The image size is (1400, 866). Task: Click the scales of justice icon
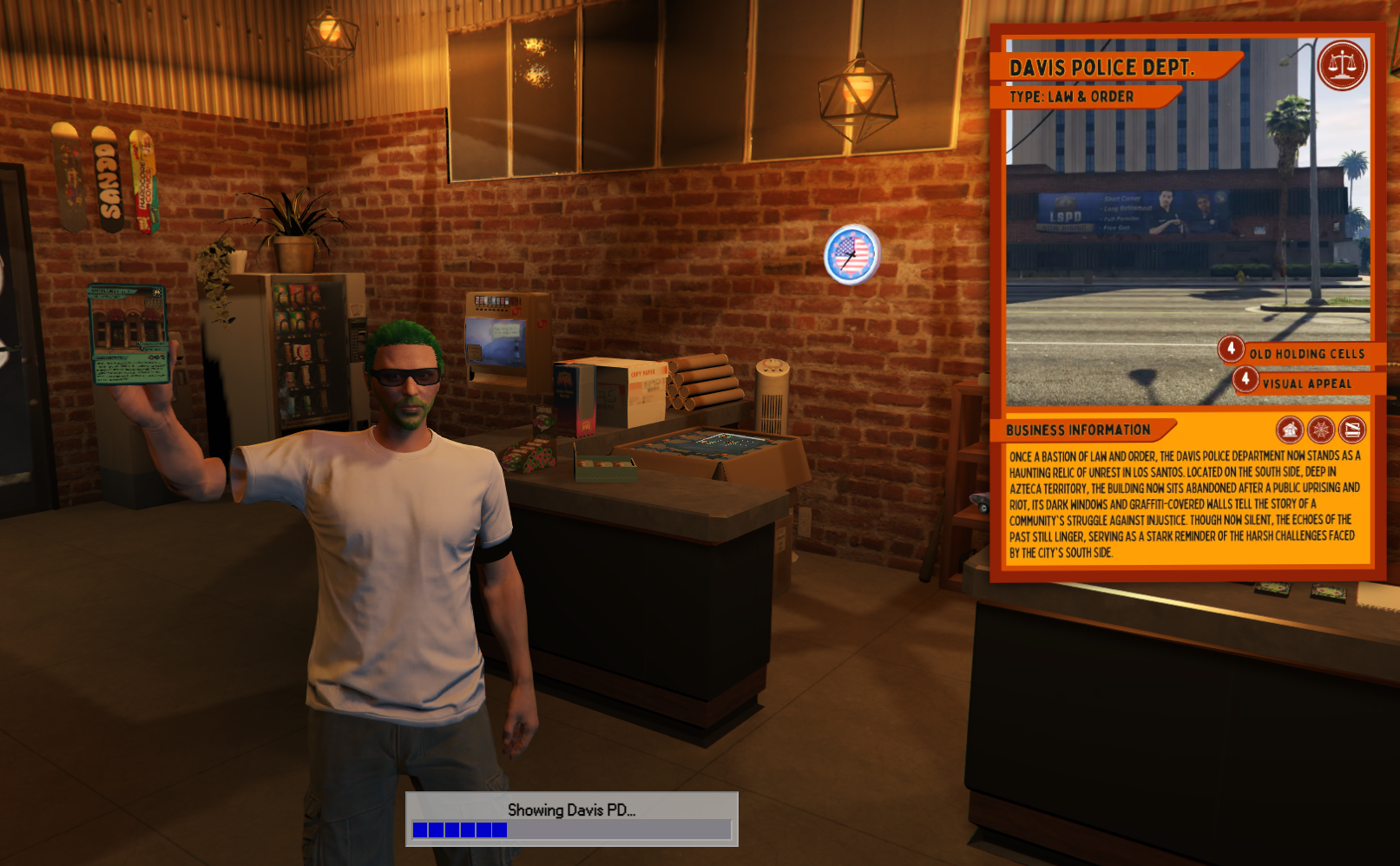point(1342,65)
